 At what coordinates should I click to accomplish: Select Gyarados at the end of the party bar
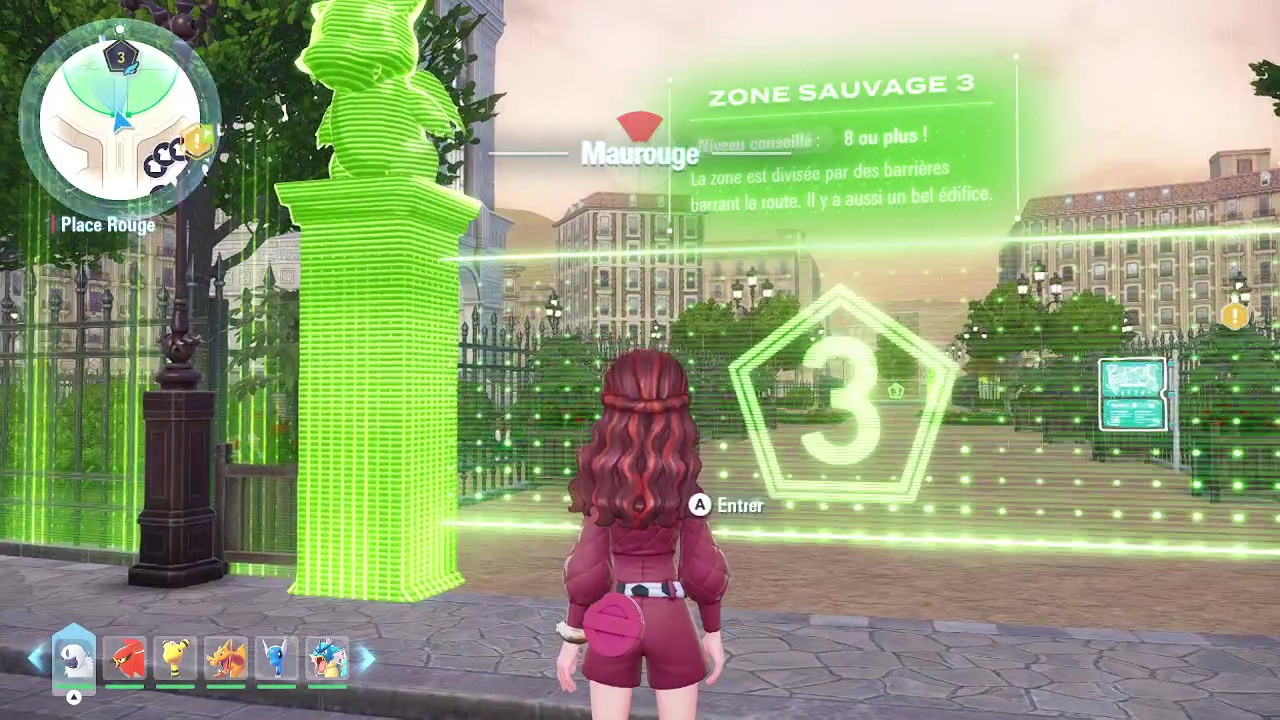[328, 655]
